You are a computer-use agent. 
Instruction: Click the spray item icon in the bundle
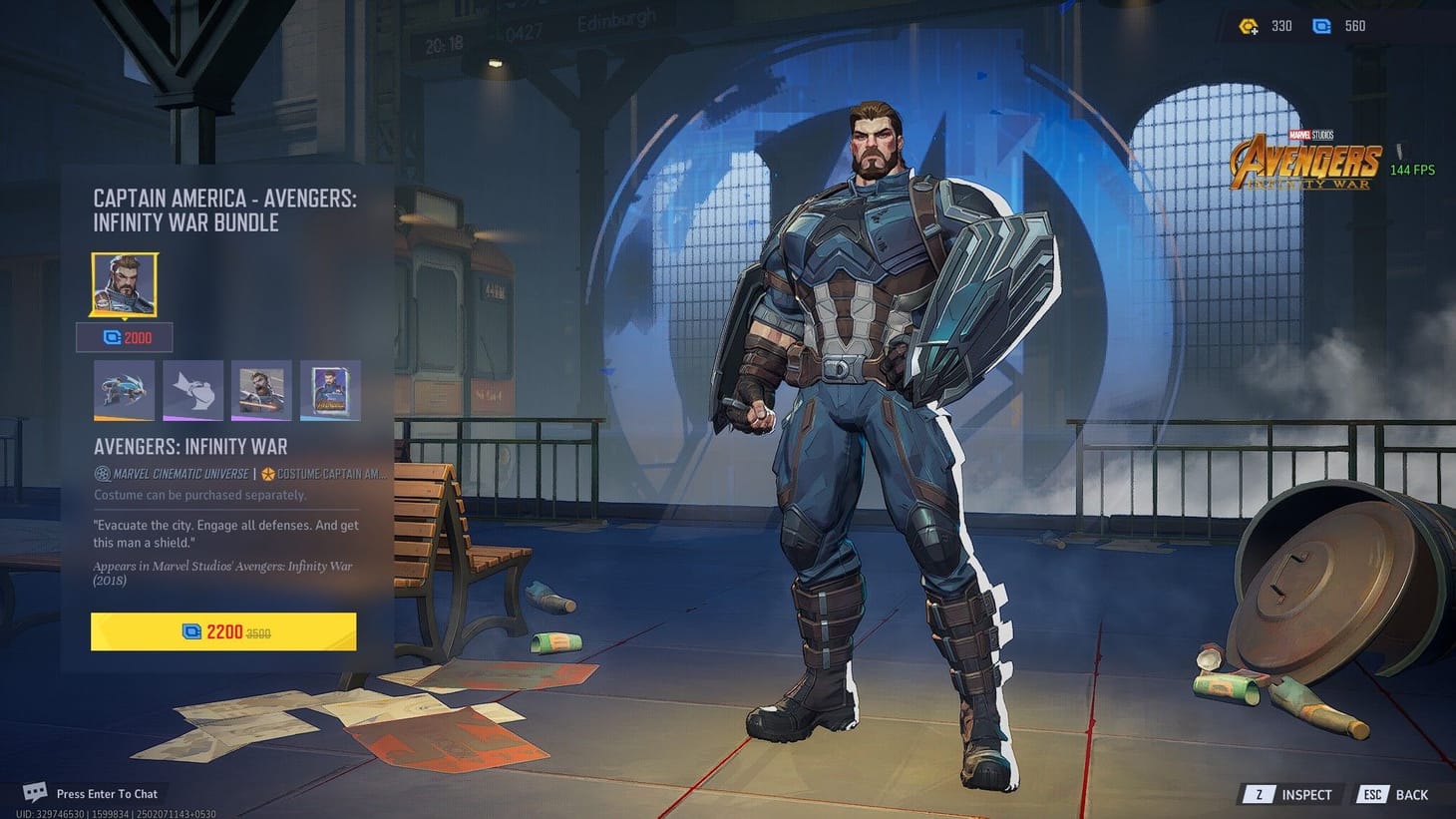coord(192,389)
